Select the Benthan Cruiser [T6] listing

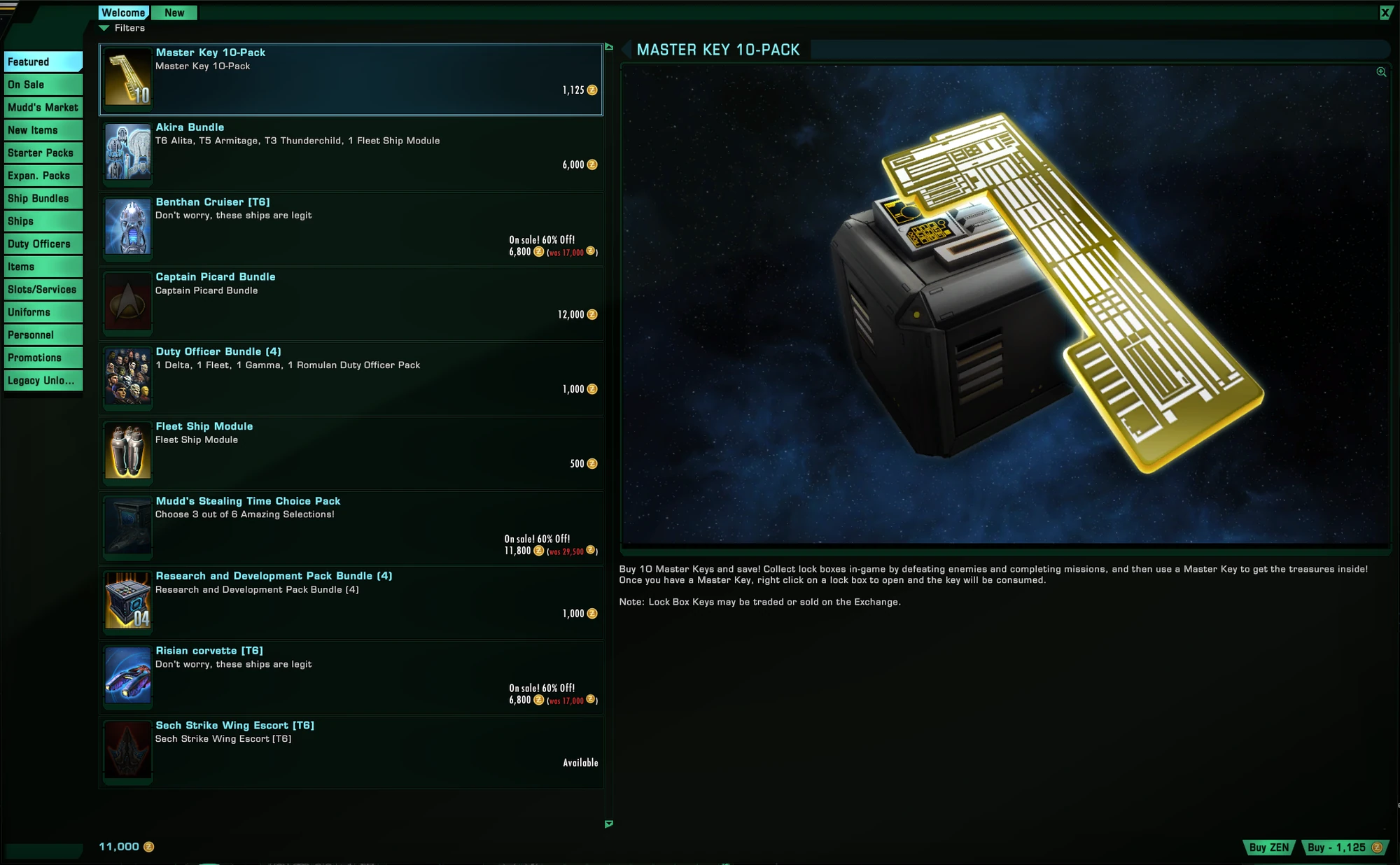coord(350,227)
